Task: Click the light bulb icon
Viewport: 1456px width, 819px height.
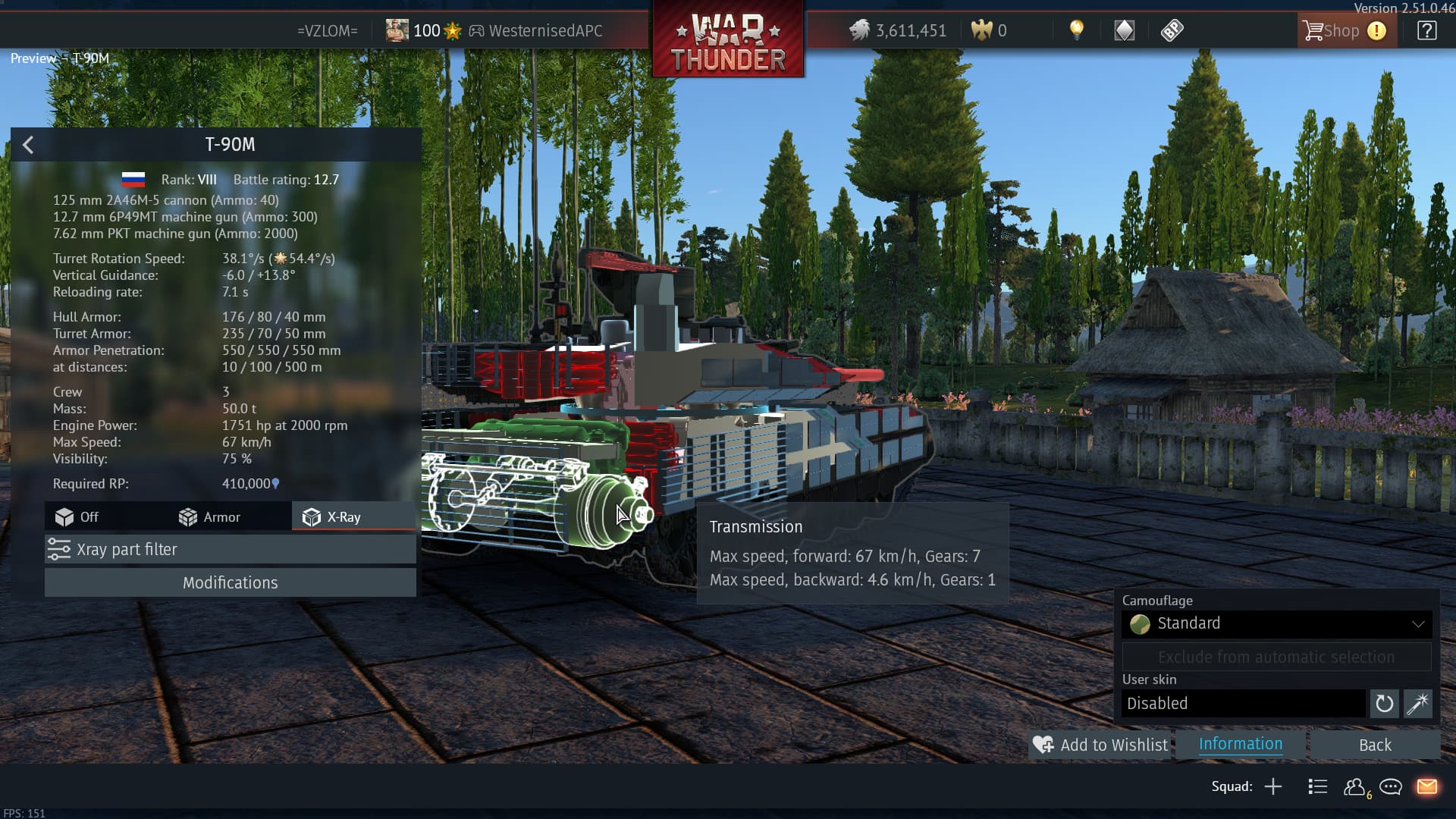Action: [1076, 30]
